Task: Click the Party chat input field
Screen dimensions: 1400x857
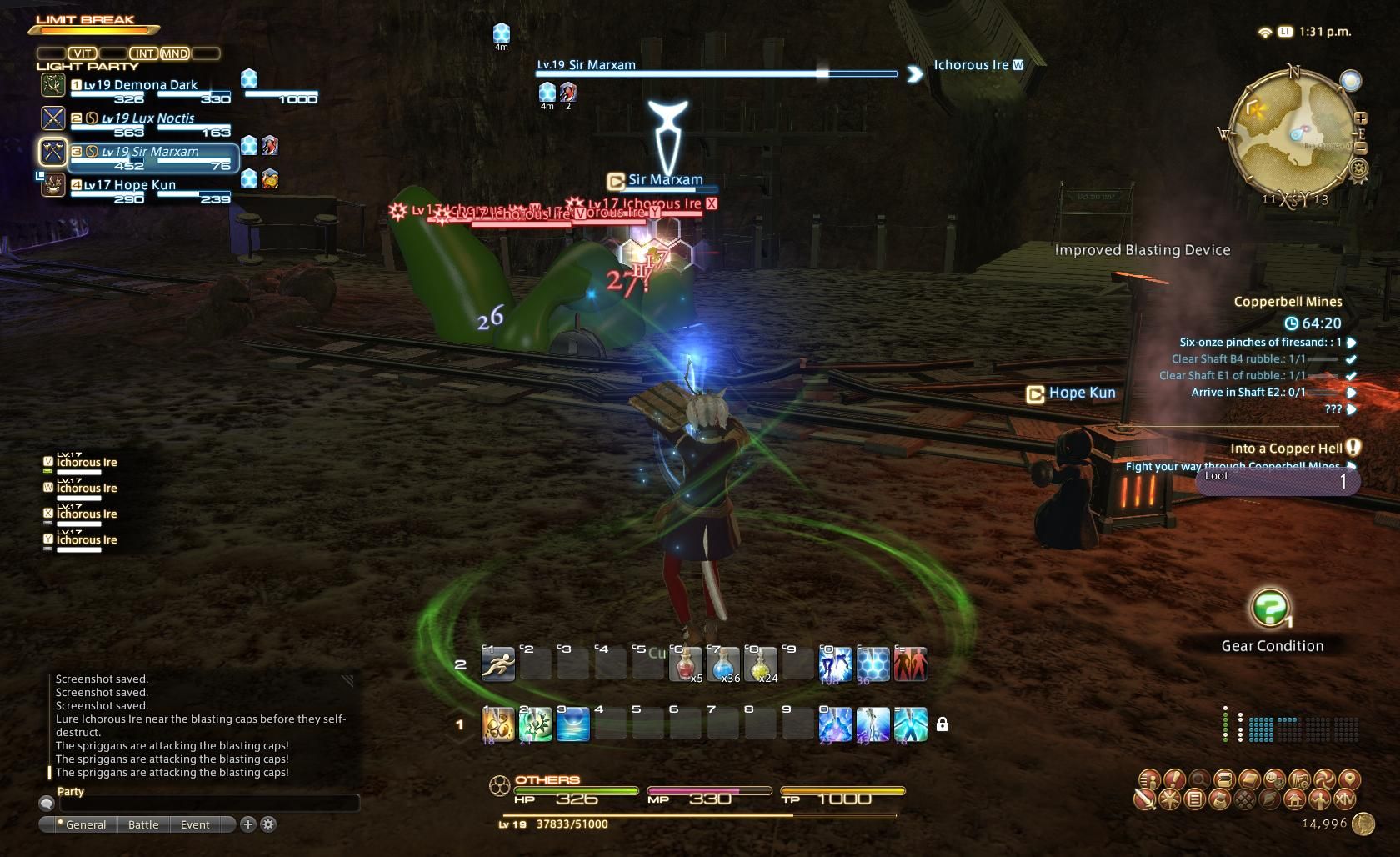Action: coord(208,803)
